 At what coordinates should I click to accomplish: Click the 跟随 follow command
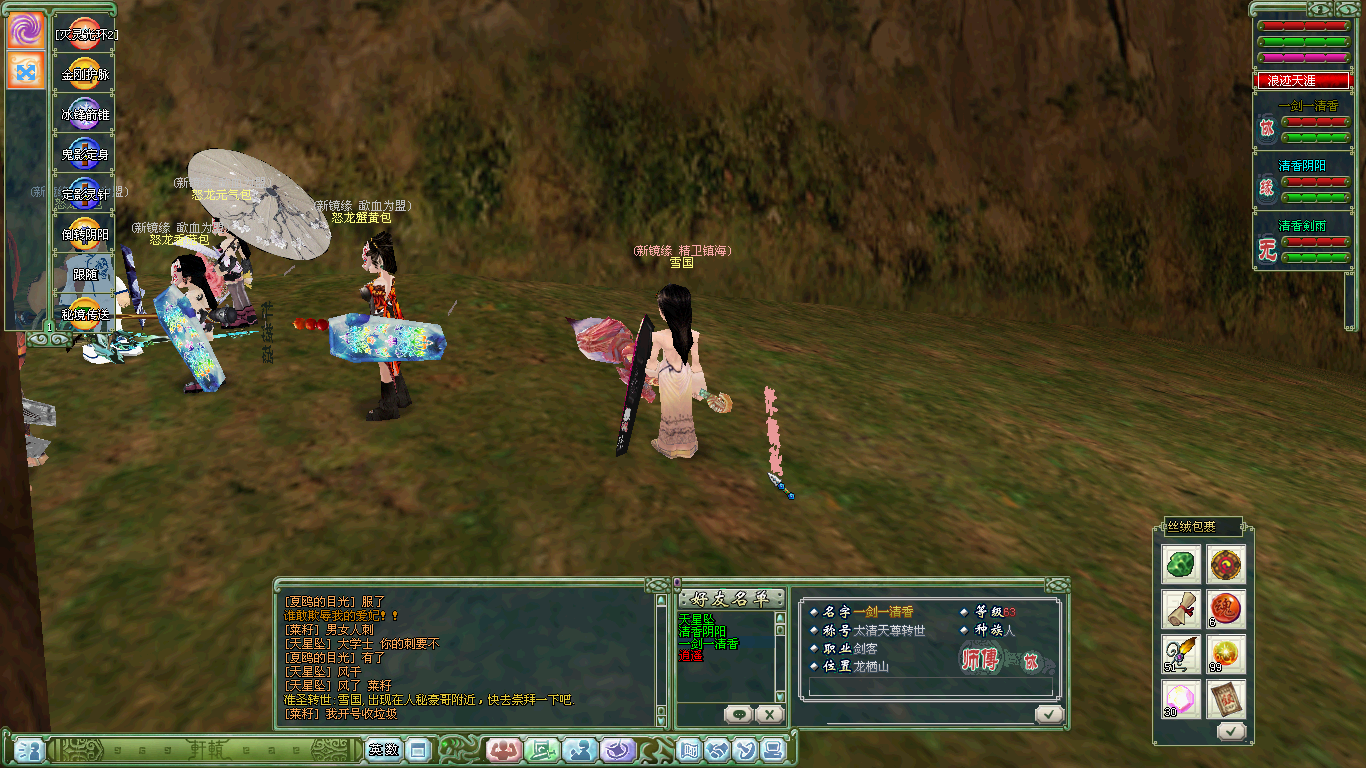(x=85, y=274)
